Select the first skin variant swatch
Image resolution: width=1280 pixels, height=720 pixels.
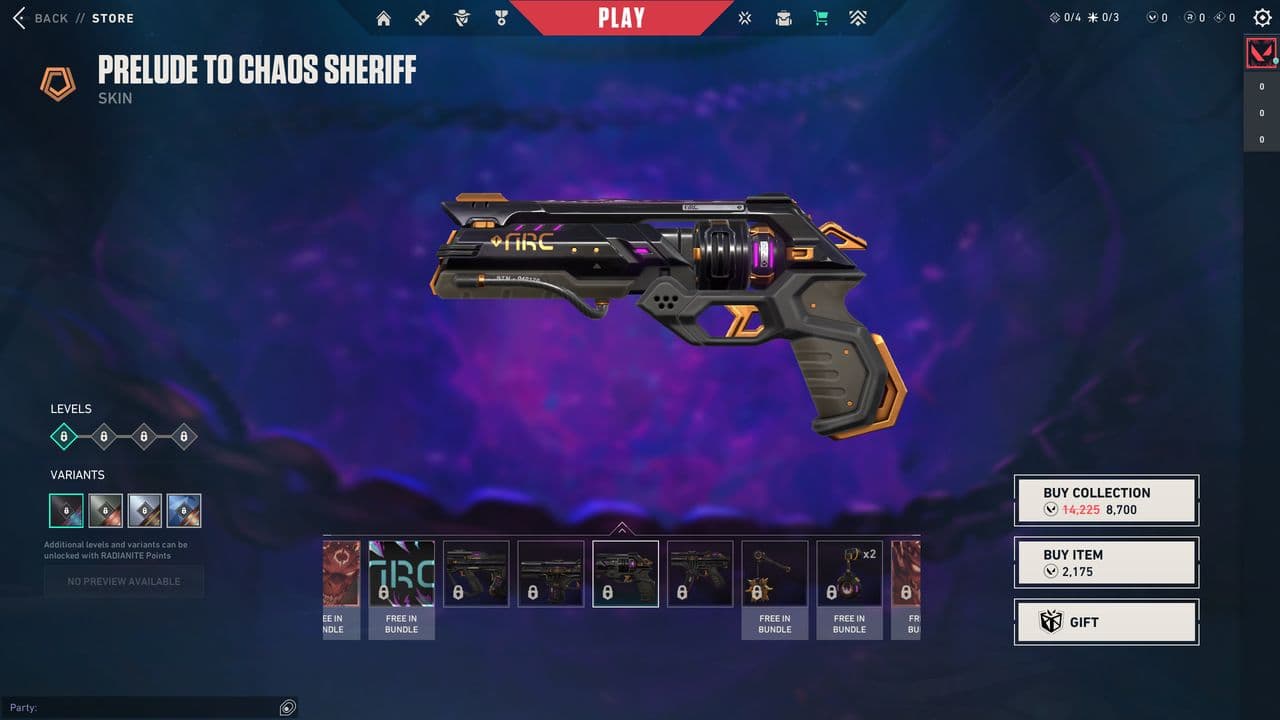pos(66,510)
